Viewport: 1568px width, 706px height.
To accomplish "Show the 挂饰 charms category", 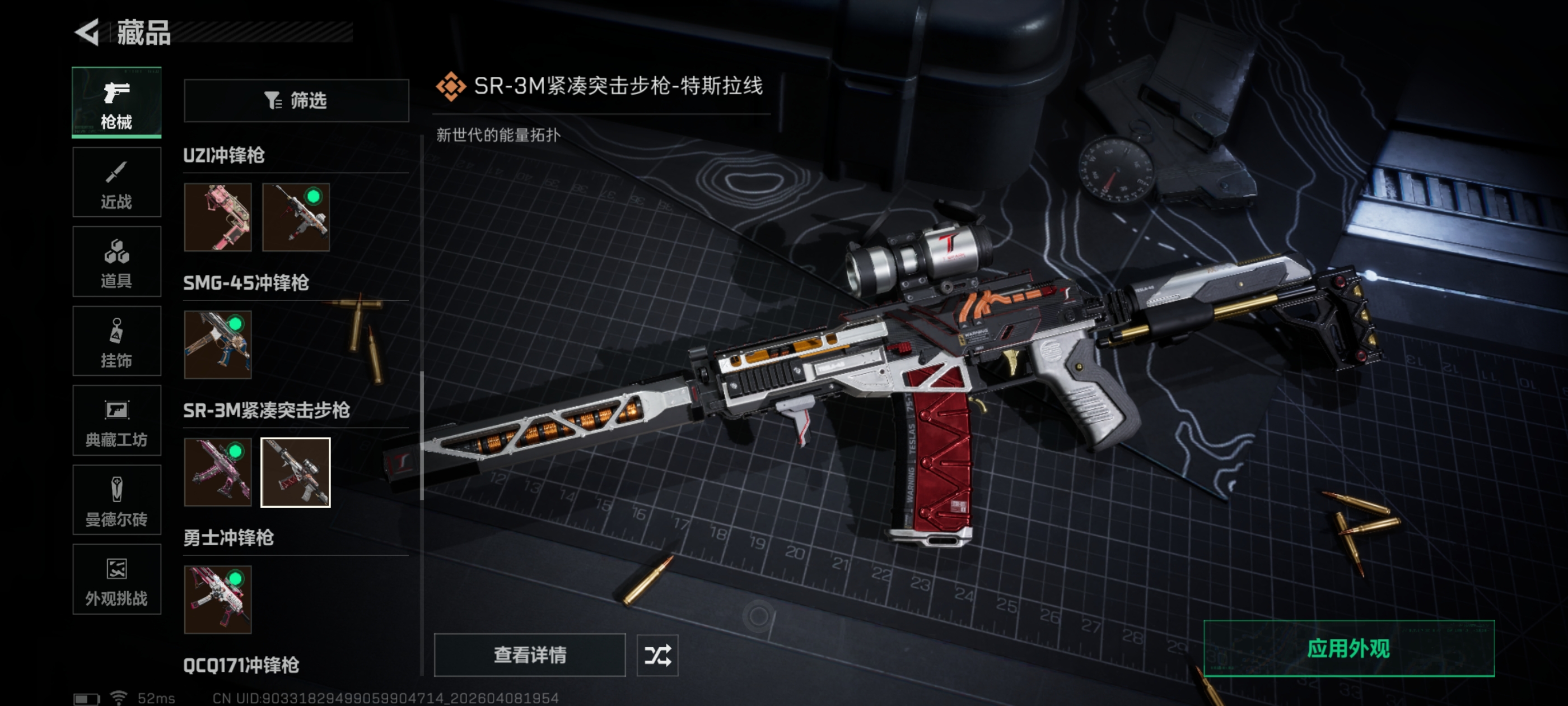I will [116, 341].
